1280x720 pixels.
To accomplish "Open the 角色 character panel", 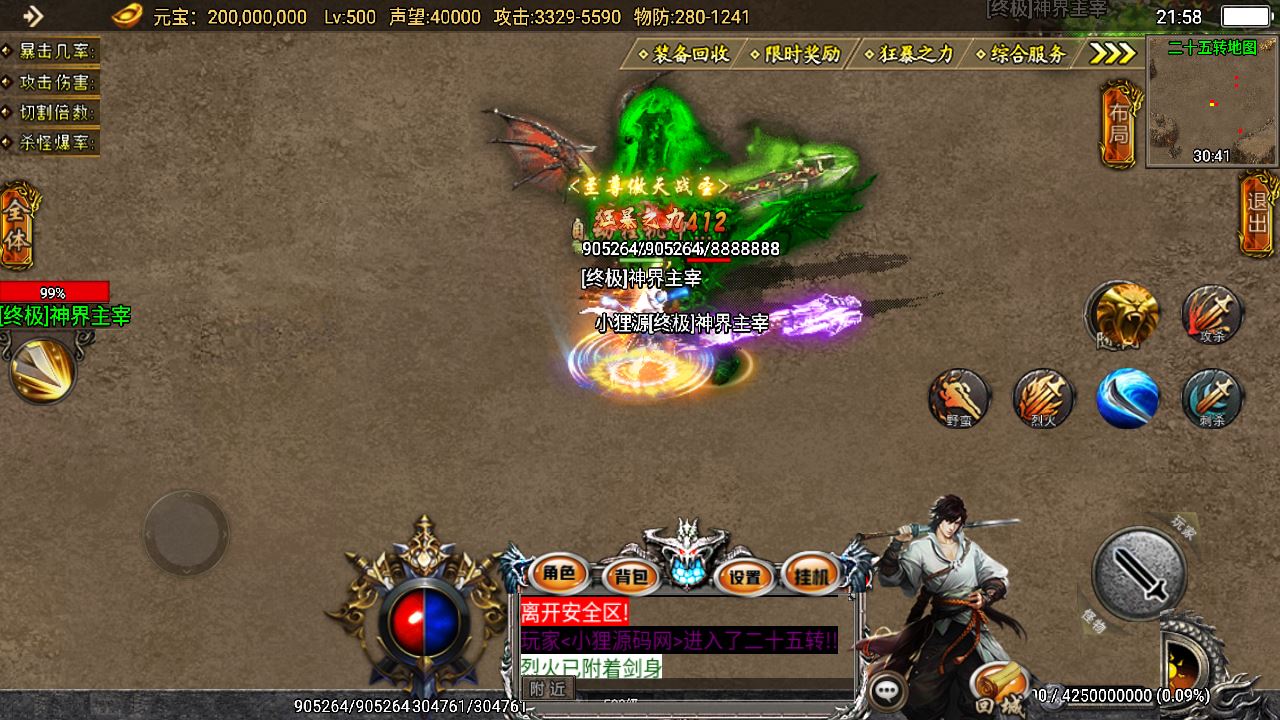I will [559, 574].
